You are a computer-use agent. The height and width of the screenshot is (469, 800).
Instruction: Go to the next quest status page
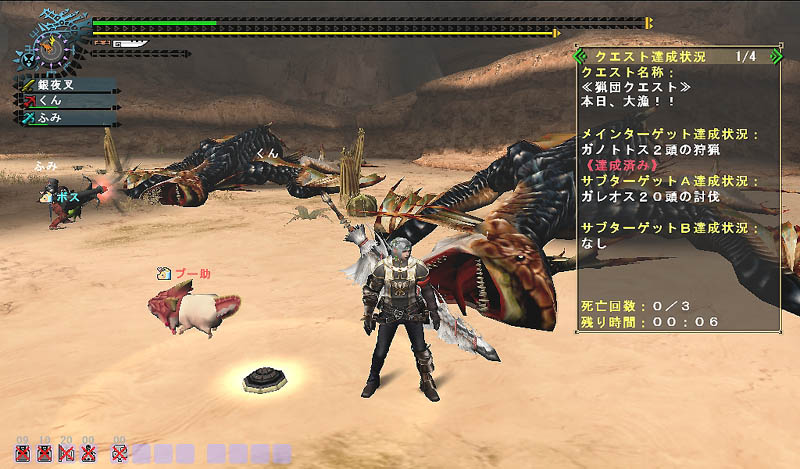776,57
